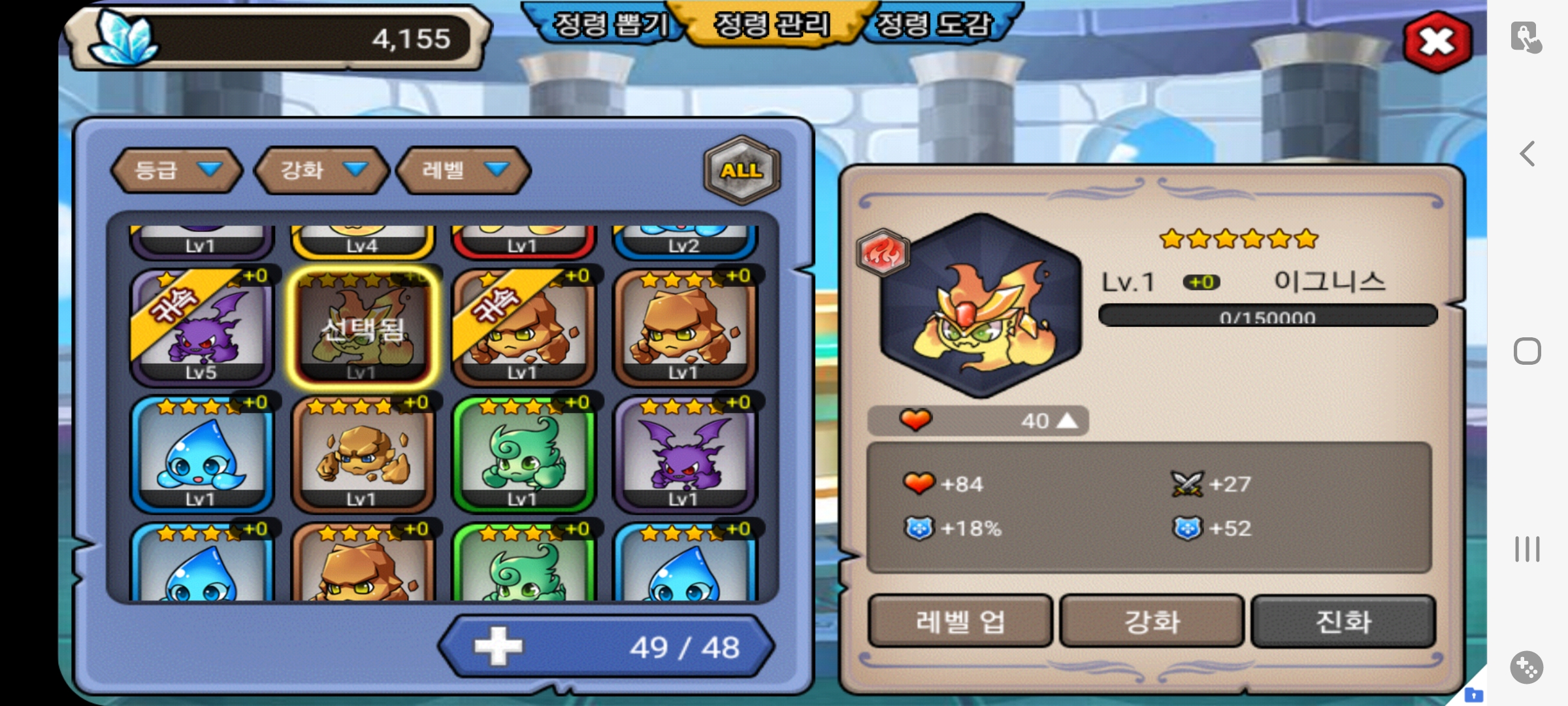Click the selected fire spirit marked 선택됨

(x=362, y=327)
